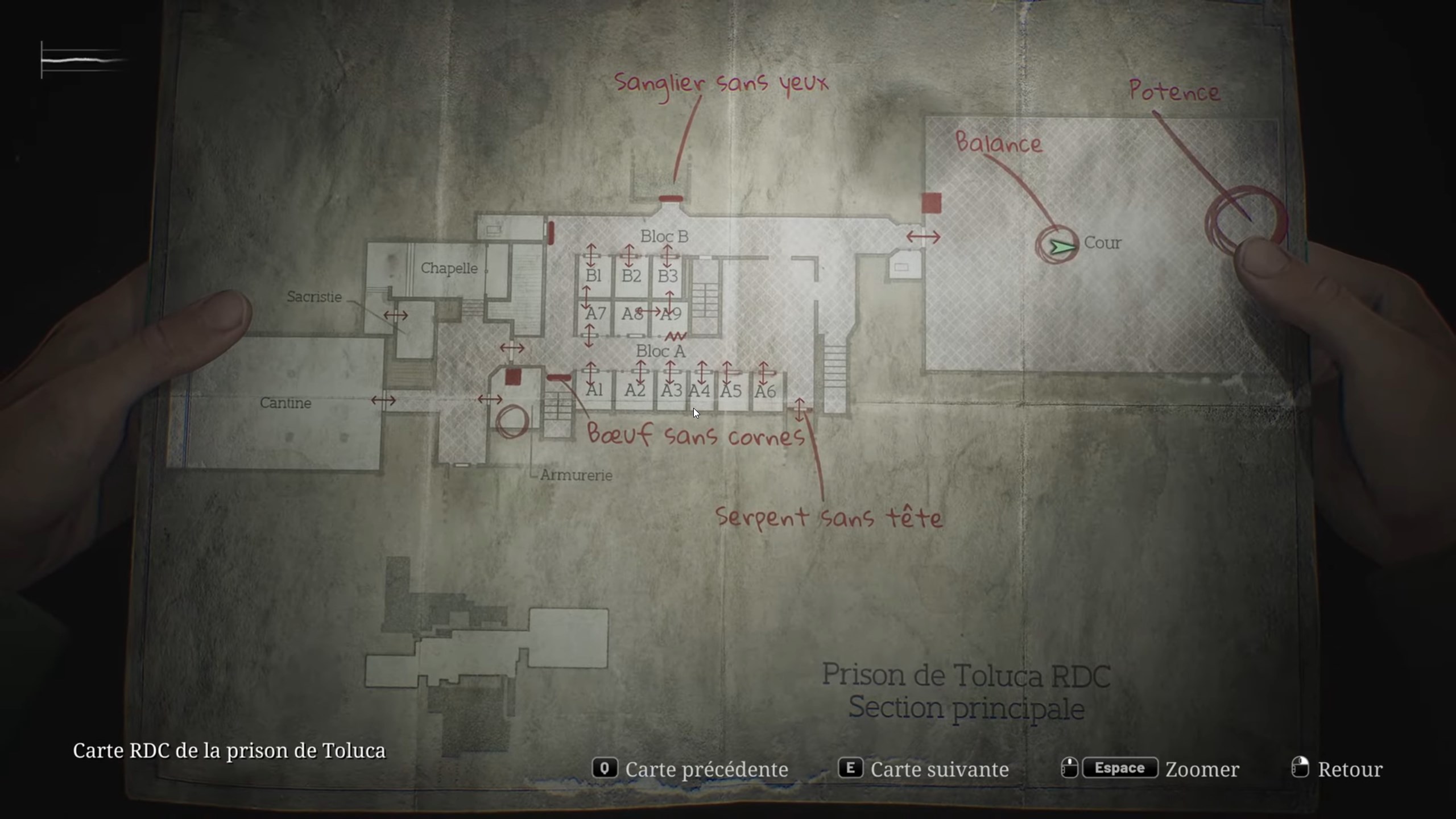Select Carte suivante option
1456x819 pixels.
938,769
